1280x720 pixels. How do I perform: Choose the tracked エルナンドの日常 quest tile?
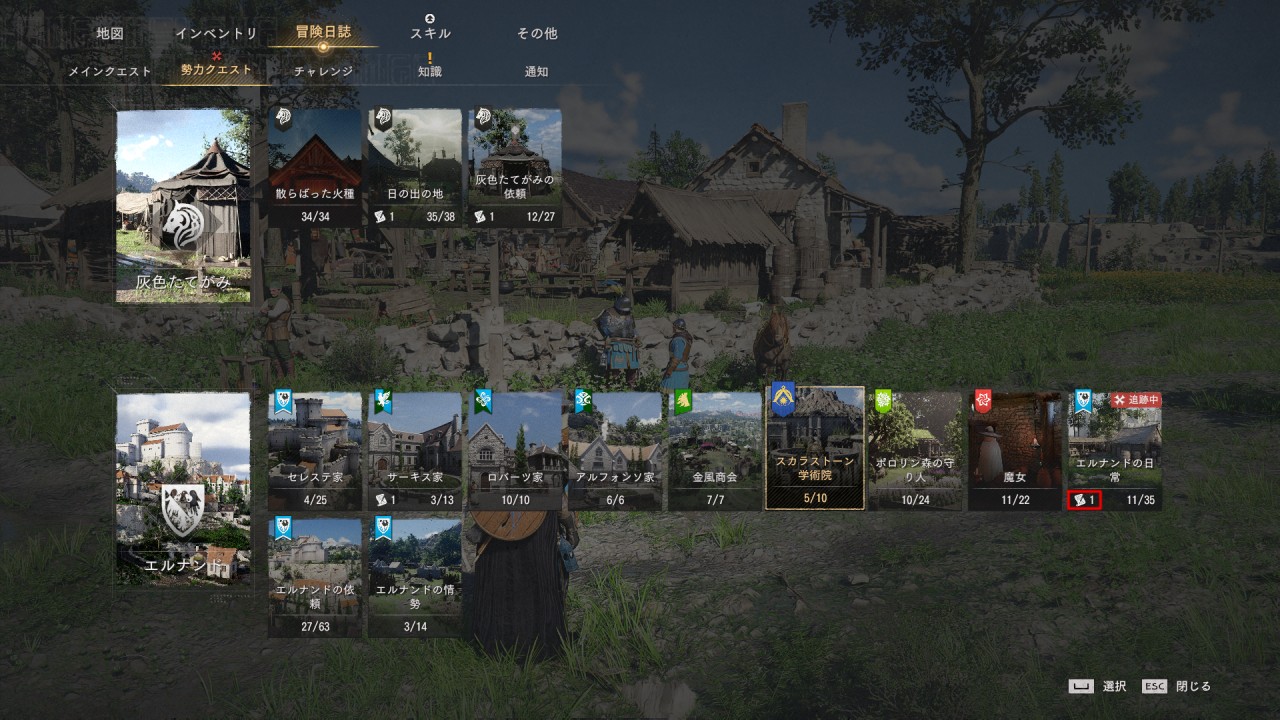[1115, 450]
